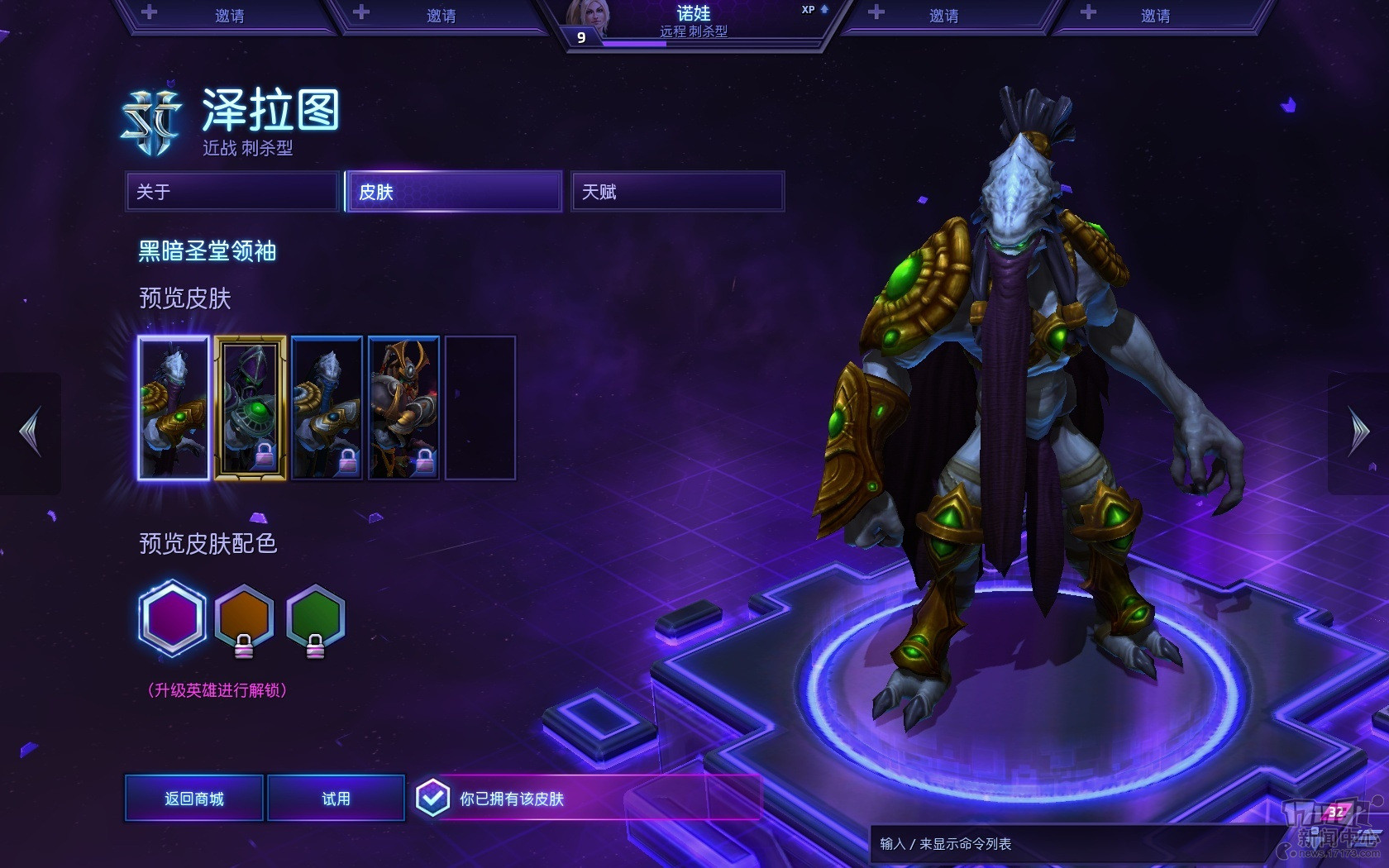
Task: Show the 天赋 tab
Action: point(677,192)
